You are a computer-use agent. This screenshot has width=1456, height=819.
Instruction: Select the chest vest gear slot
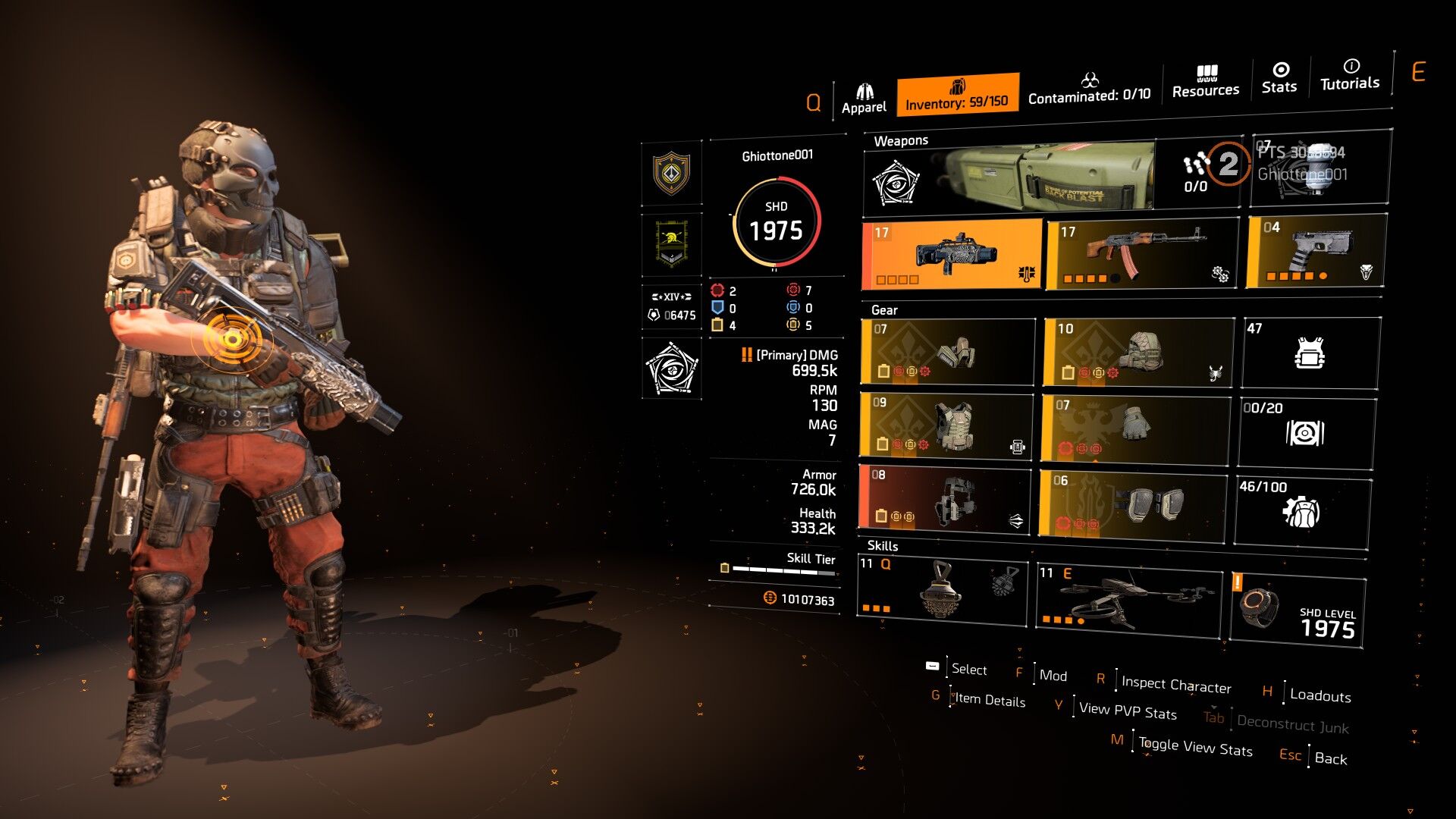(946, 426)
